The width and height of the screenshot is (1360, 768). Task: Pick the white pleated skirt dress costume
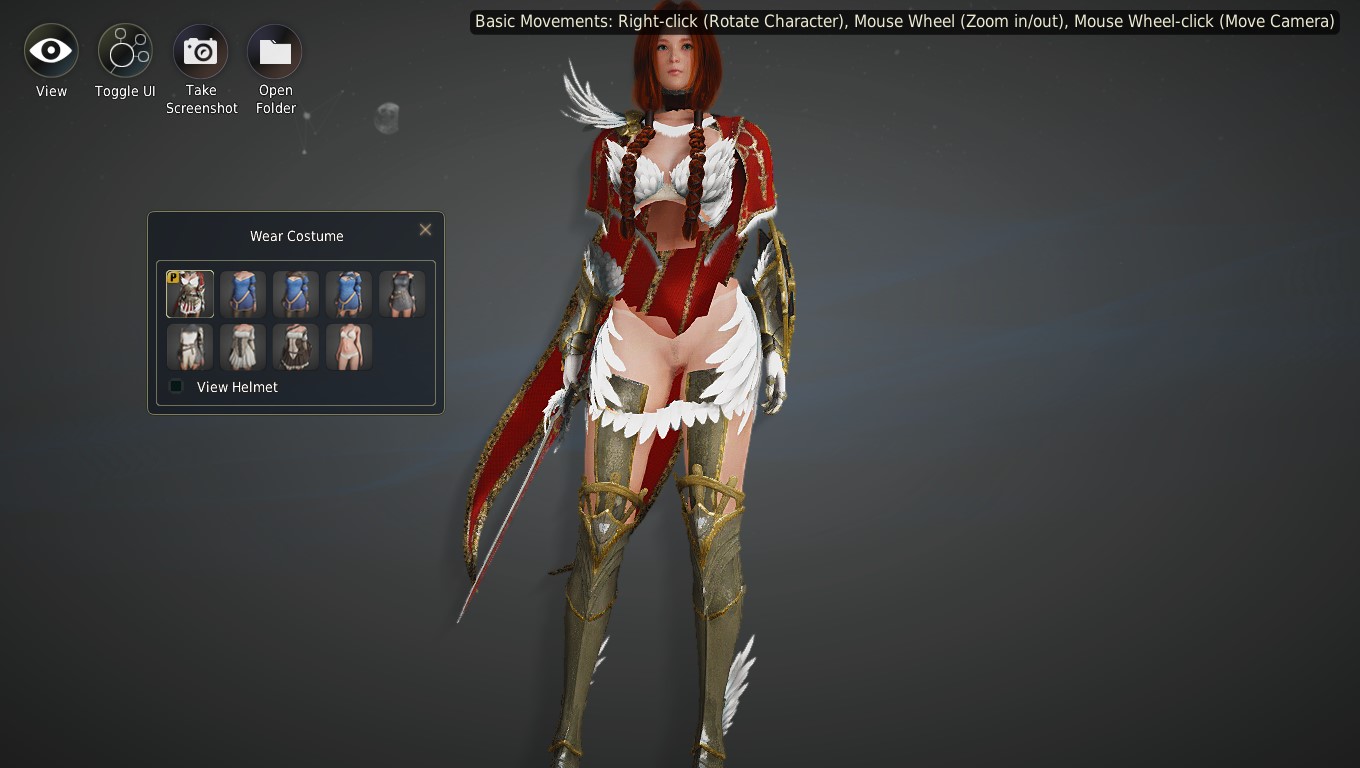pyautogui.click(x=243, y=347)
